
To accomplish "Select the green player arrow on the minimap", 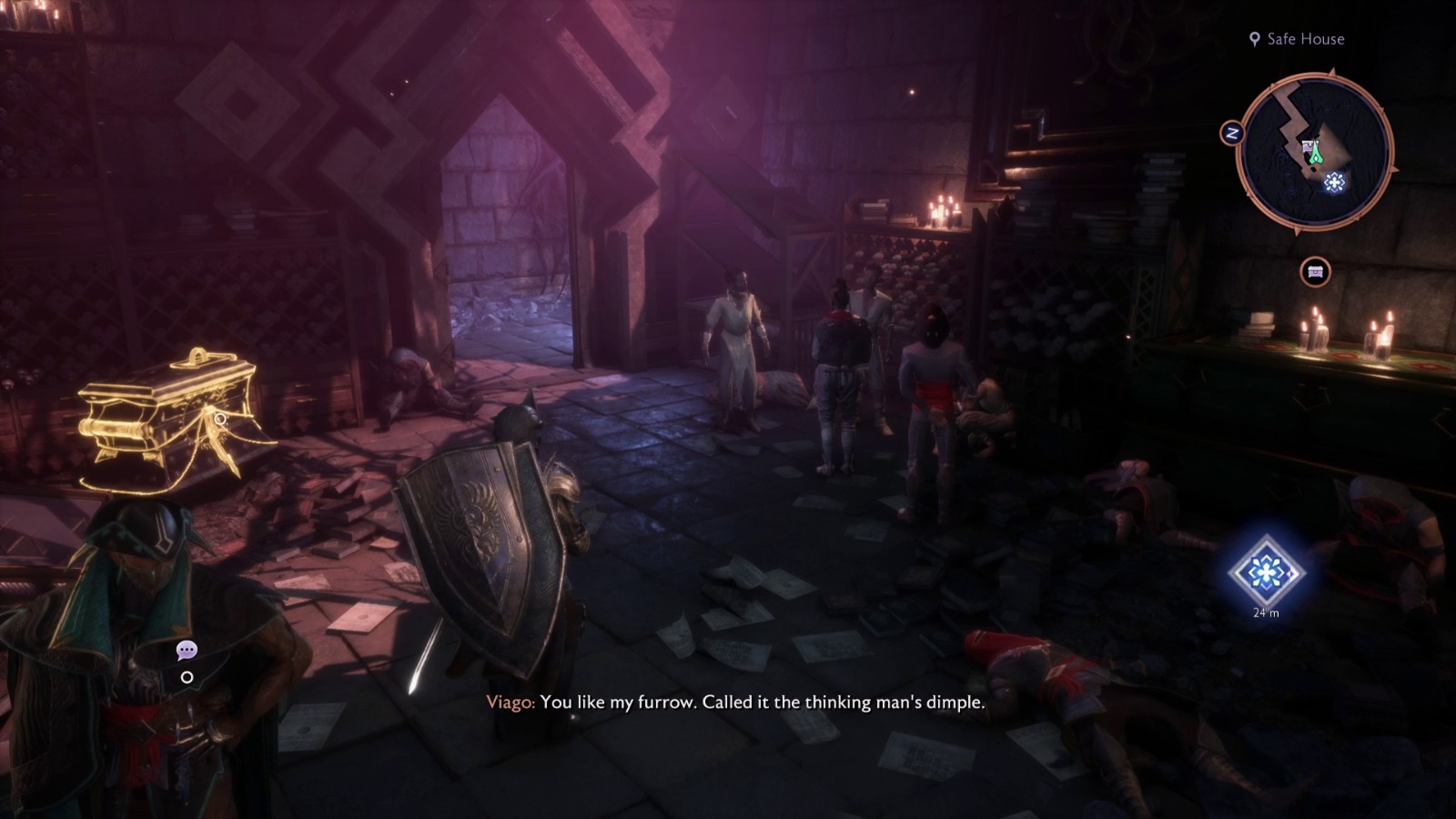I will 1314,152.
